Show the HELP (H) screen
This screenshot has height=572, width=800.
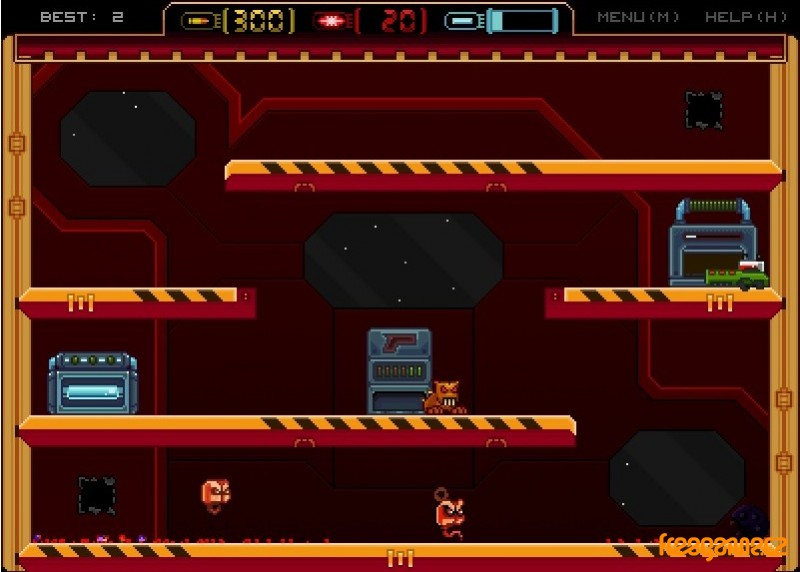(x=745, y=17)
